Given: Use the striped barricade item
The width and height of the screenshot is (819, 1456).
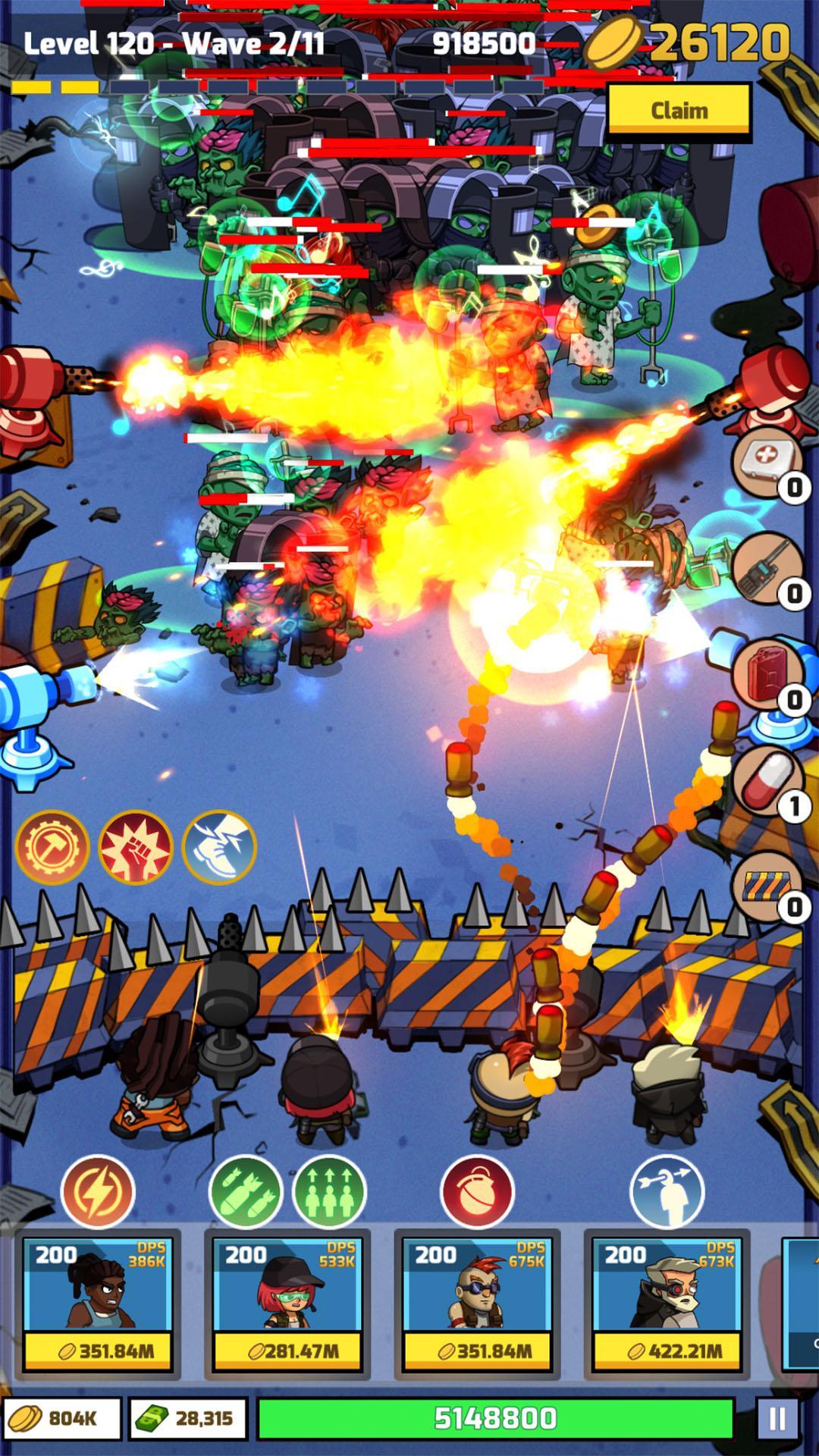Looking at the screenshot, I should (x=767, y=886).
